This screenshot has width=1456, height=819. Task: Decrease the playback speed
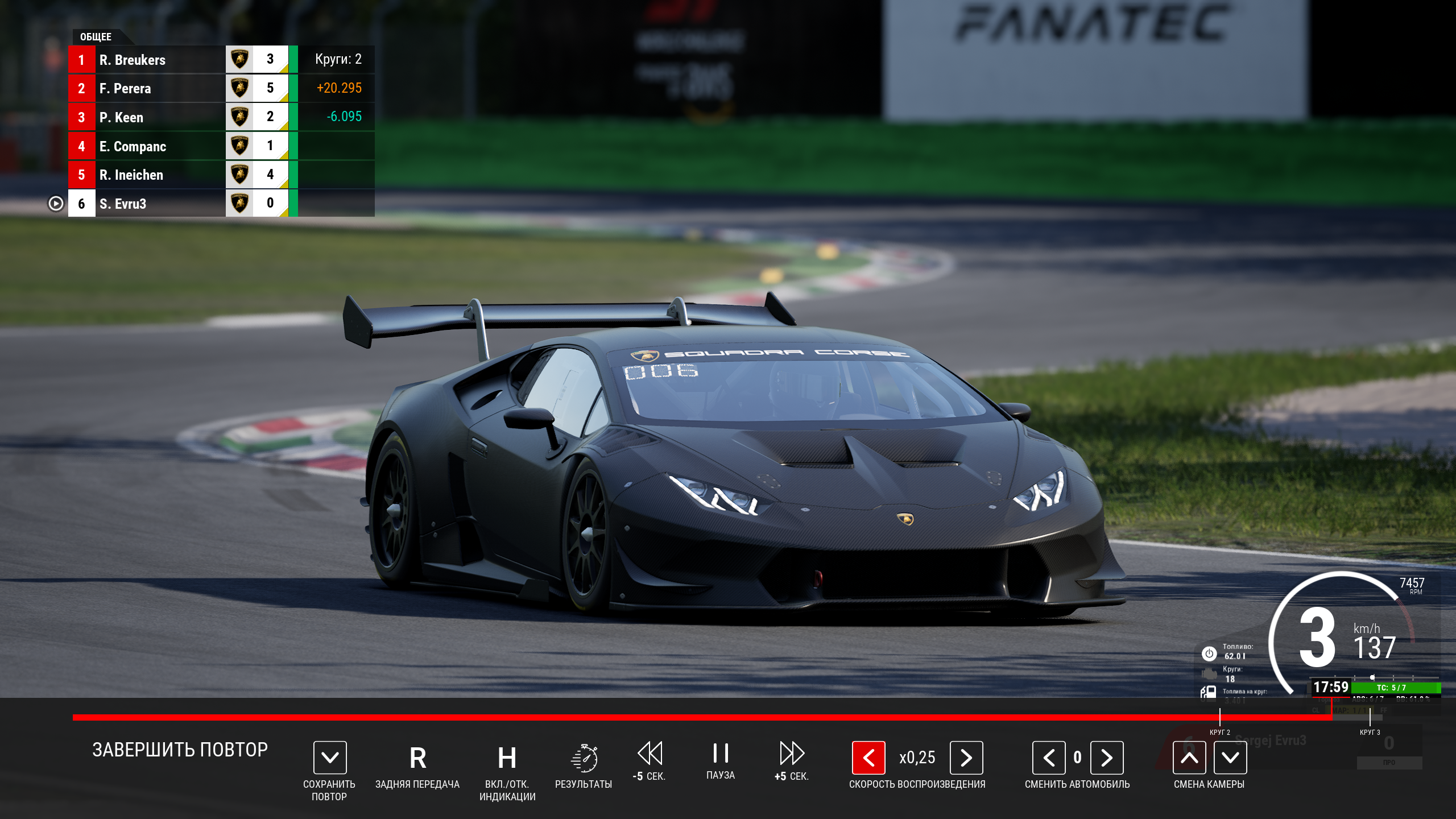(868, 758)
